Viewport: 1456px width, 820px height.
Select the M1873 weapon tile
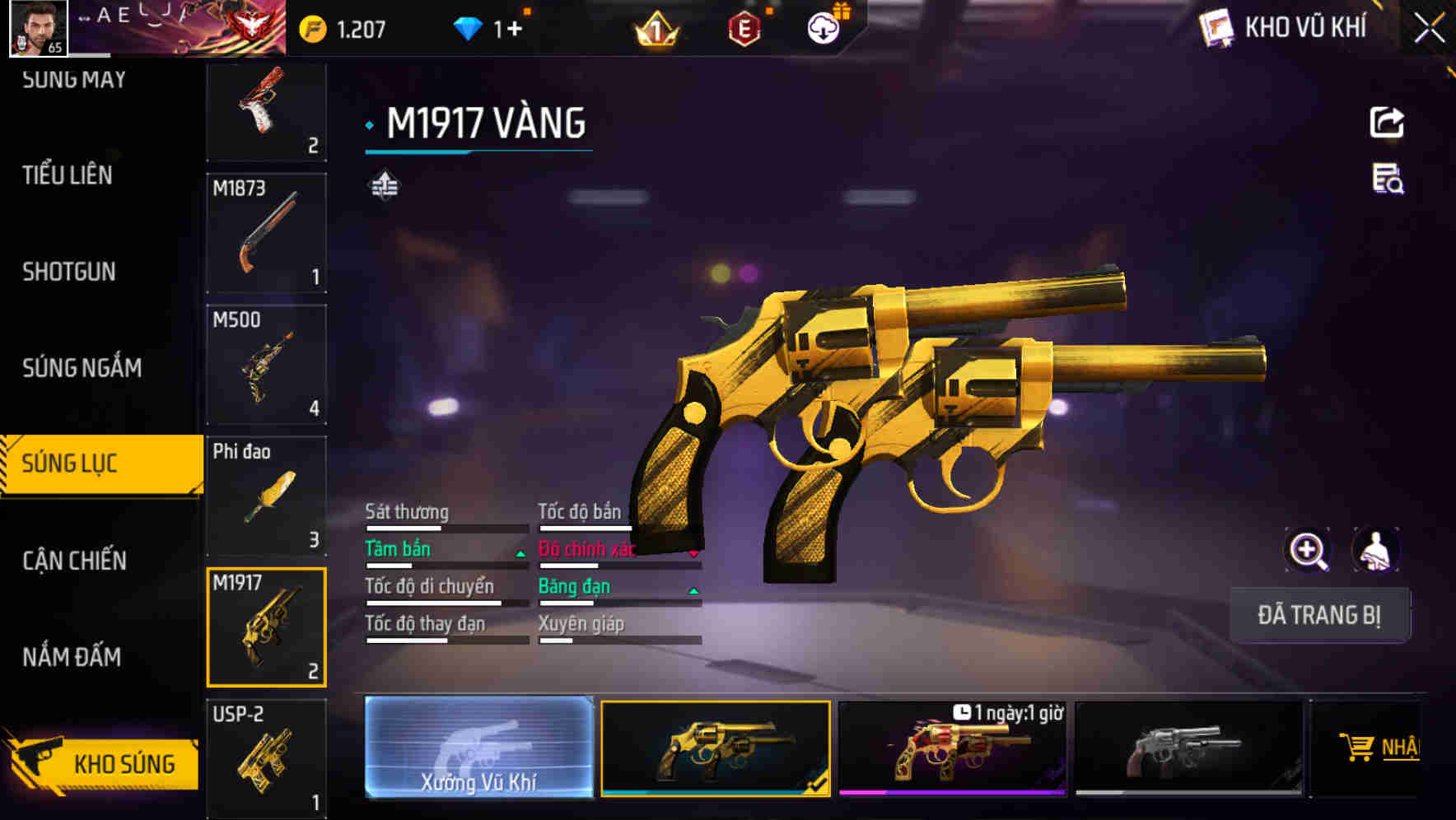point(266,233)
